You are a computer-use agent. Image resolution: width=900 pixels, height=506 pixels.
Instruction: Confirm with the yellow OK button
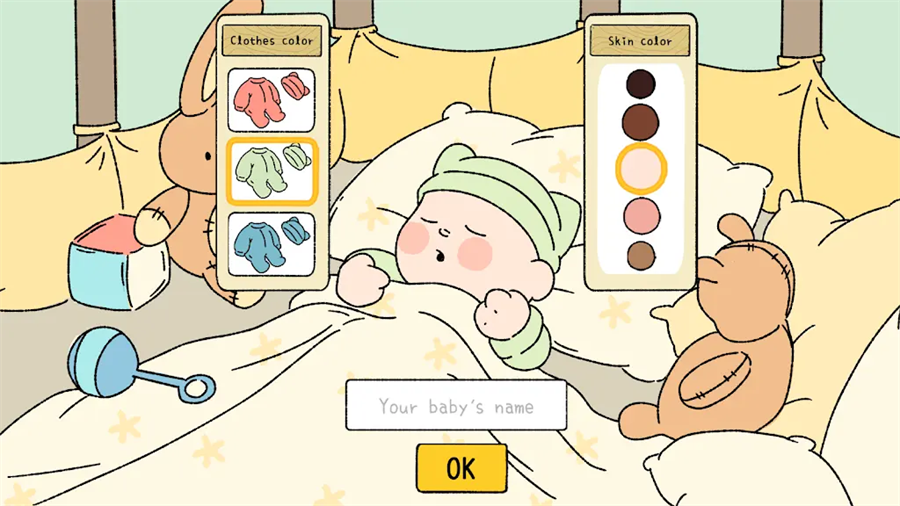pyautogui.click(x=461, y=468)
